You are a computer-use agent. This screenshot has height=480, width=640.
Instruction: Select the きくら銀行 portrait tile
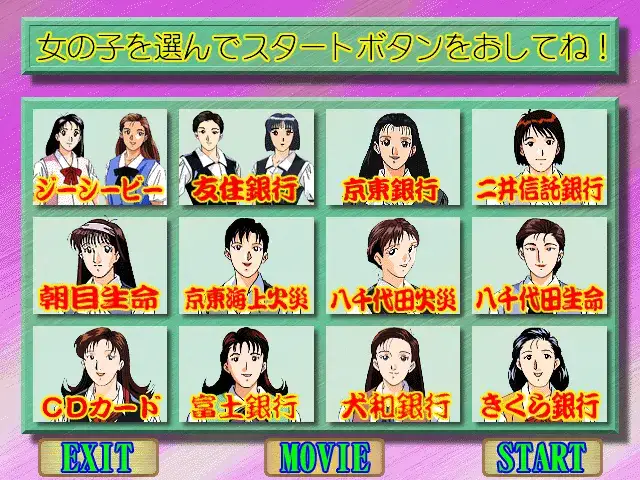[x=540, y=374]
